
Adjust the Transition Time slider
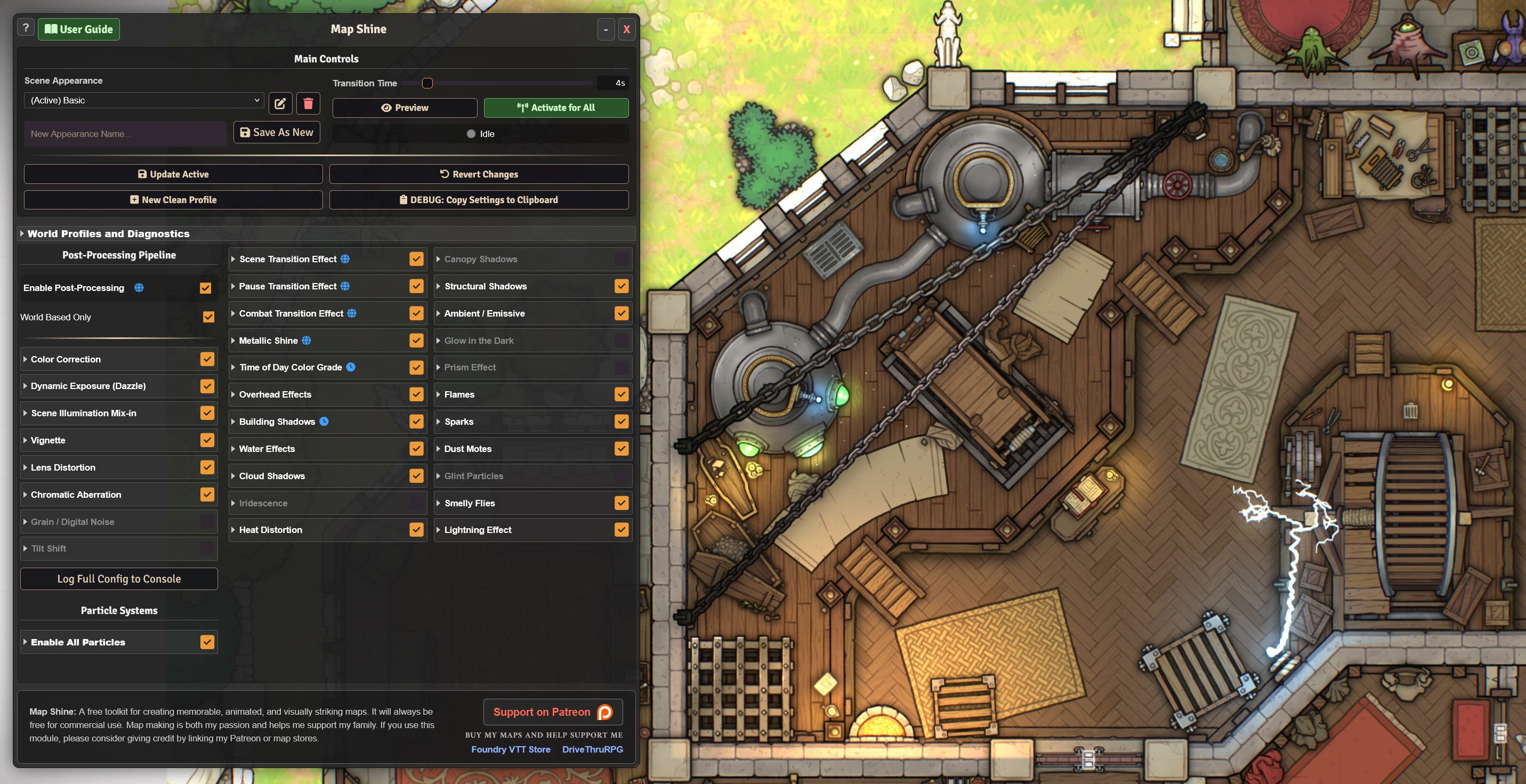click(x=427, y=83)
